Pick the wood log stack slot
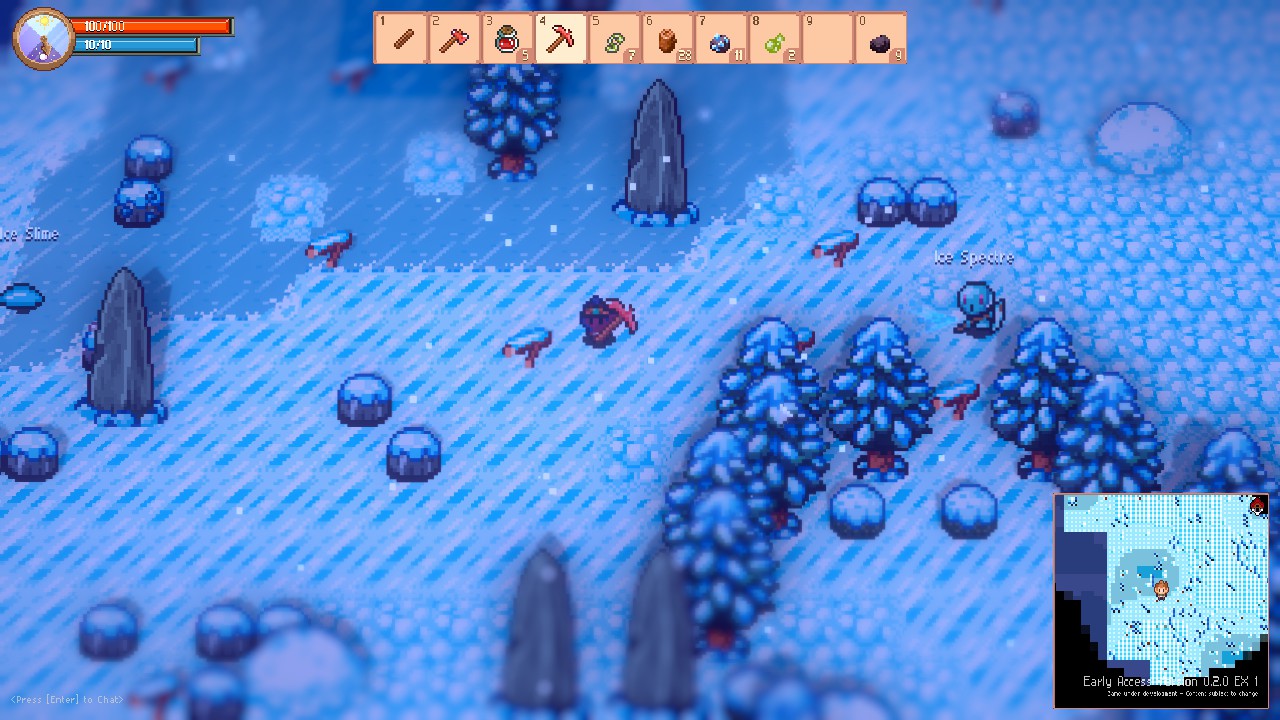This screenshot has width=1280, height=720. coord(667,38)
